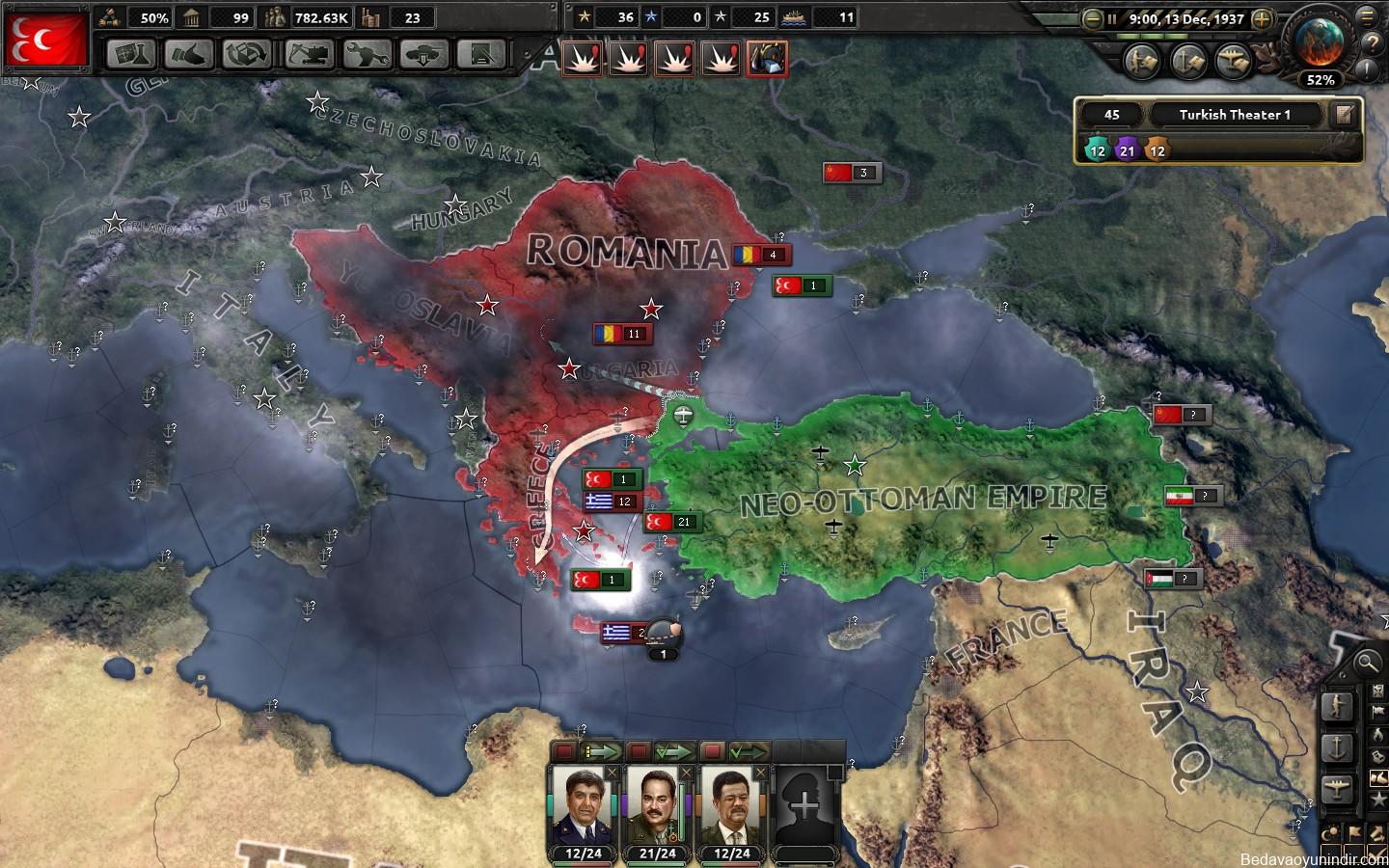Open the Logistics overview icon
This screenshot has height=868, width=1389.
[482, 55]
